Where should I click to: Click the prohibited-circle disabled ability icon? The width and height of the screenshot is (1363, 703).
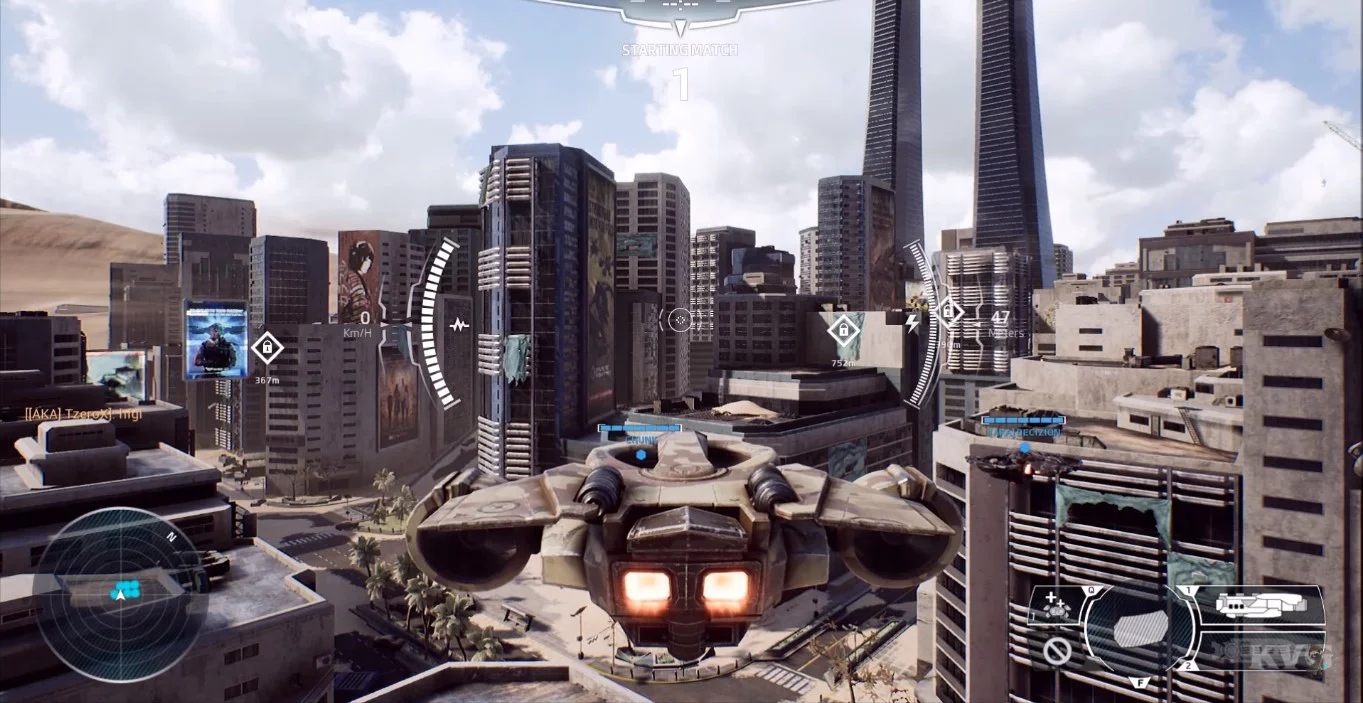coord(1056,651)
